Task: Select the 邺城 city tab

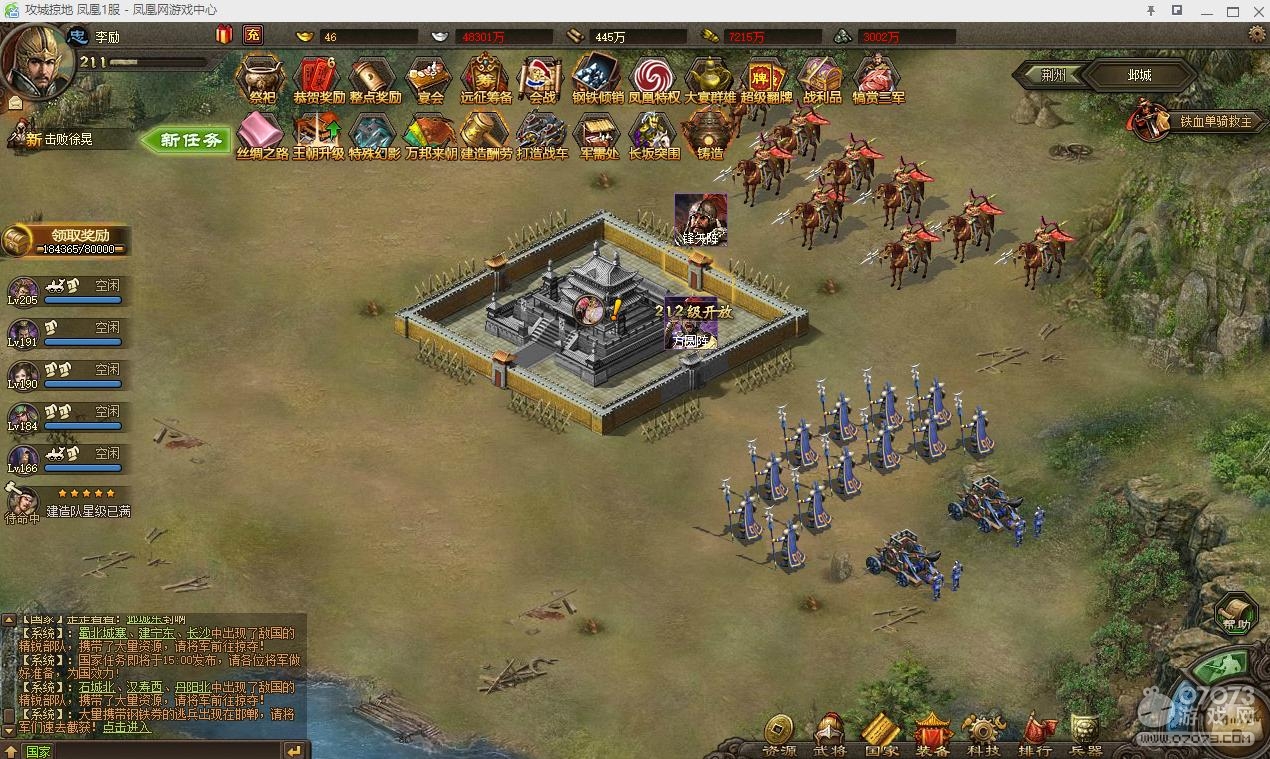Action: pyautogui.click(x=1139, y=75)
